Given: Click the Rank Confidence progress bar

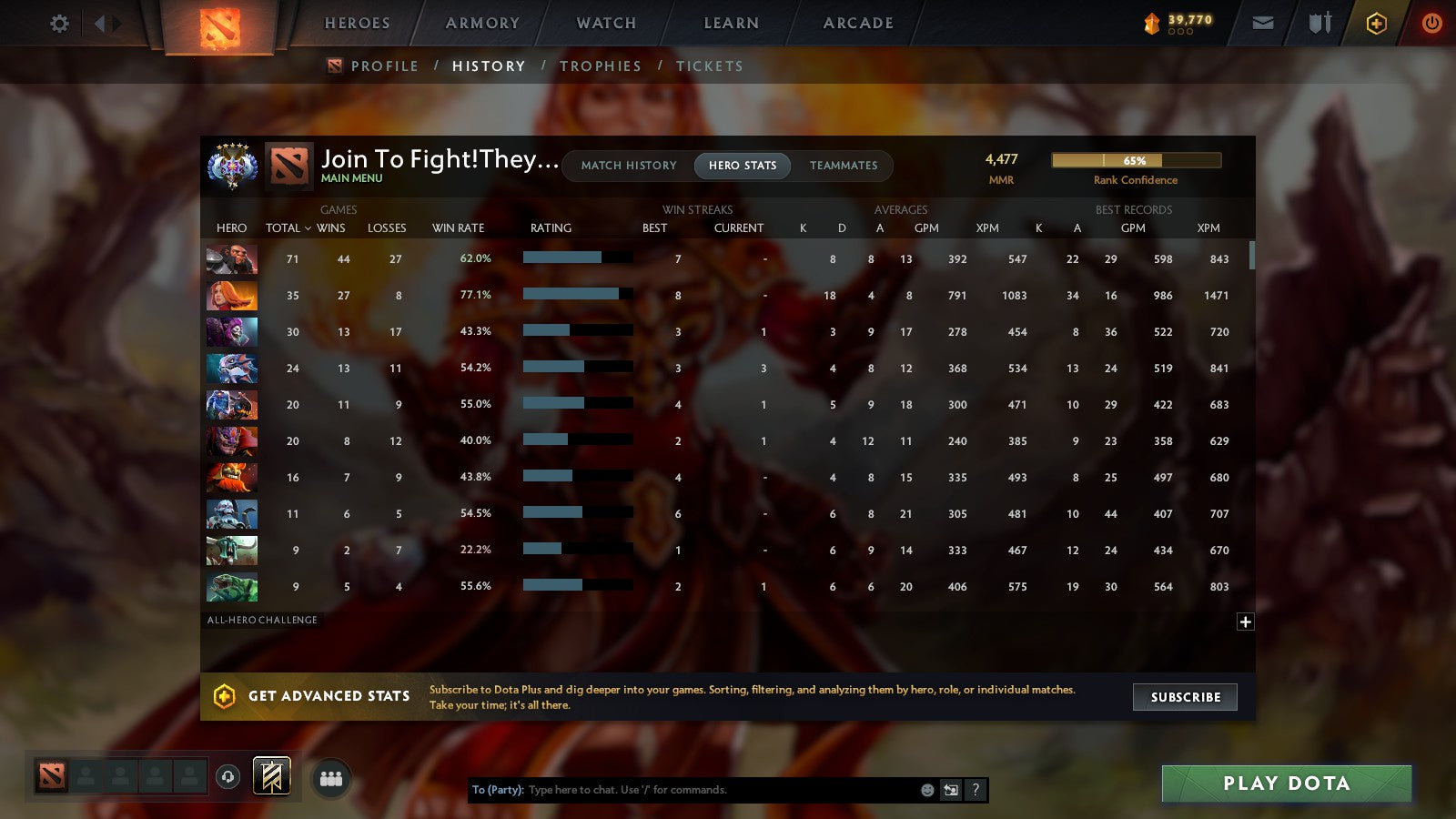Looking at the screenshot, I should pyautogui.click(x=1137, y=159).
